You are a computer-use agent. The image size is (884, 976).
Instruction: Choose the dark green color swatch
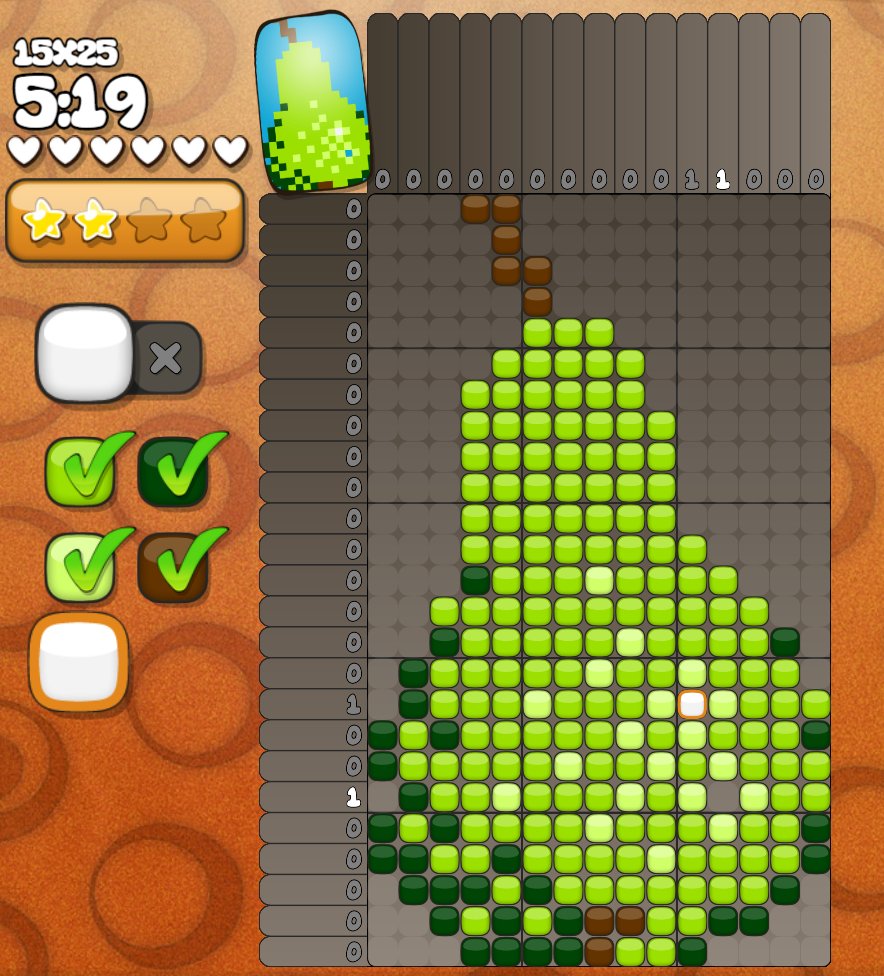(x=173, y=470)
